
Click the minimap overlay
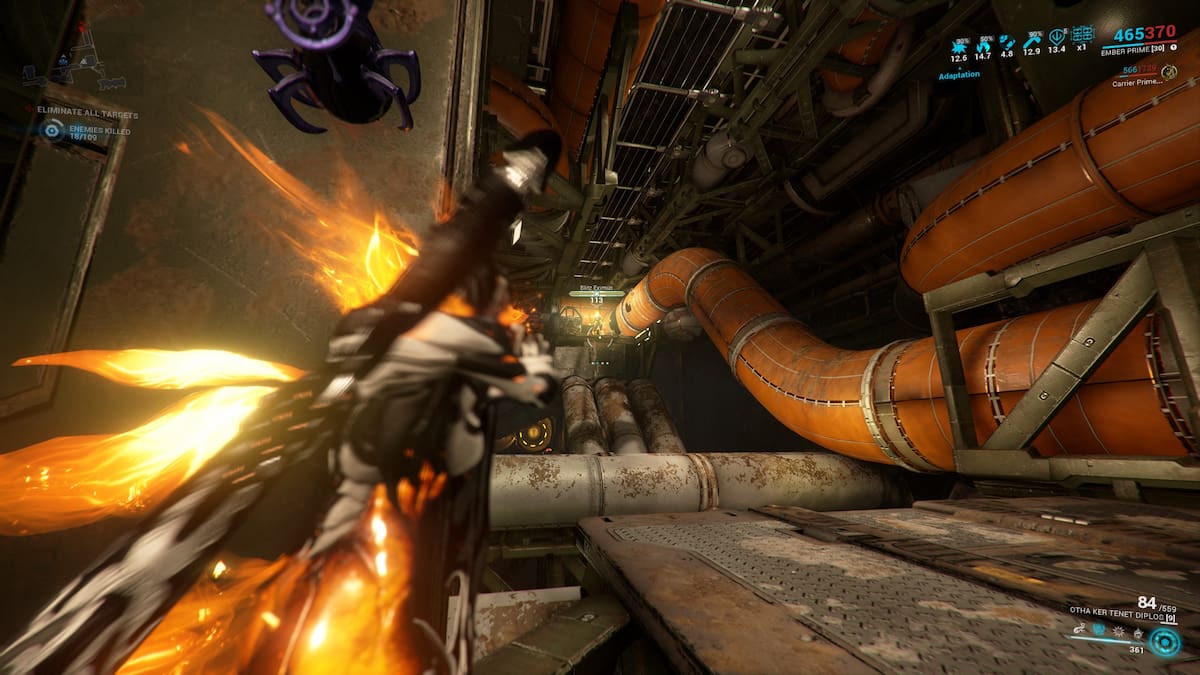[x=75, y=65]
